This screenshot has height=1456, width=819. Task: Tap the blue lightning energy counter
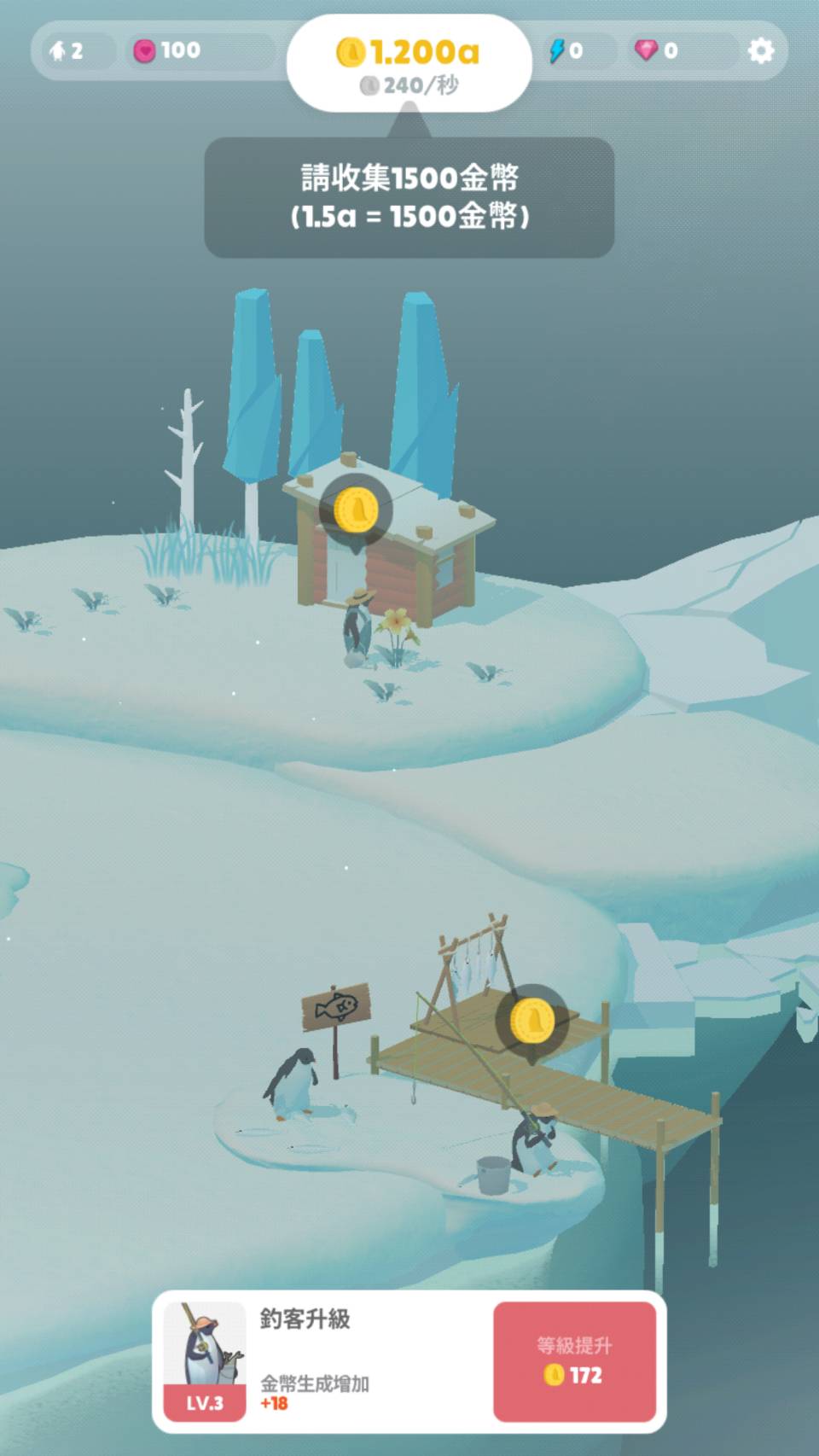566,51
